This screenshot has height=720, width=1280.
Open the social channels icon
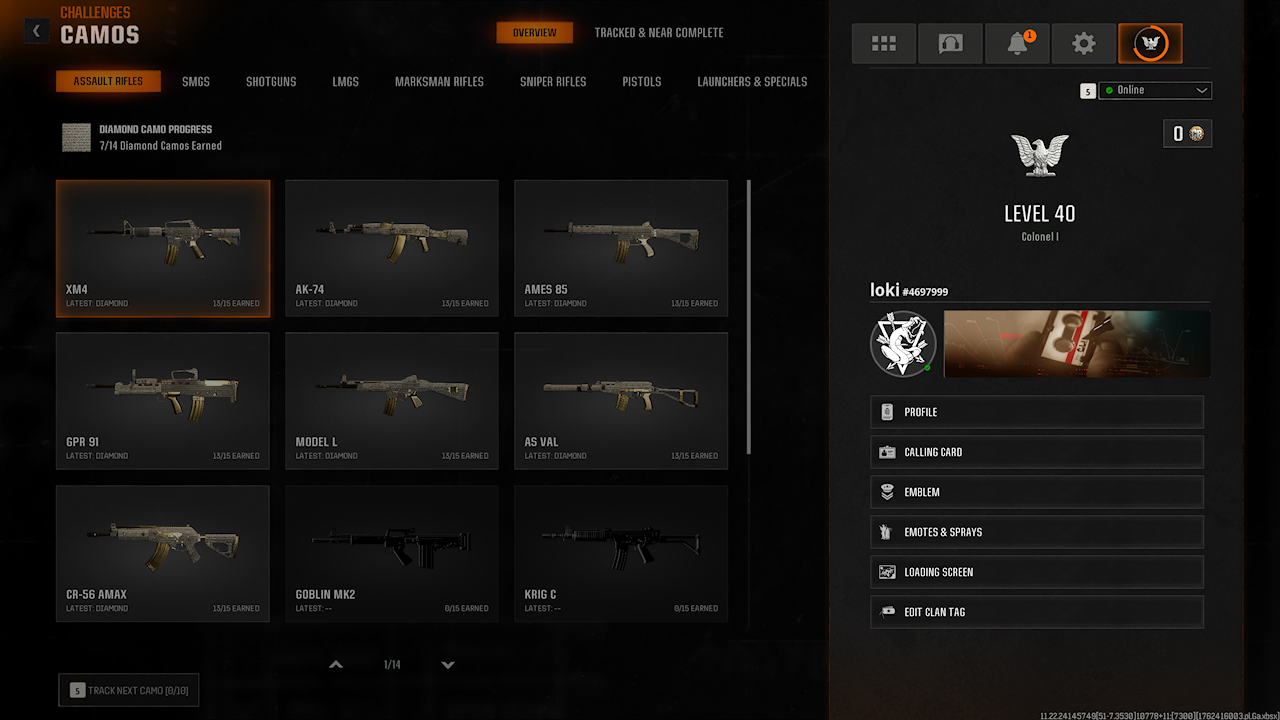point(950,43)
